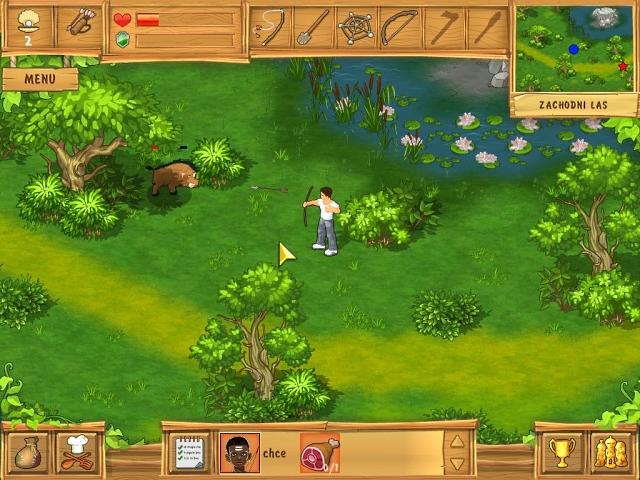Open the MENU button

pyautogui.click(x=39, y=78)
